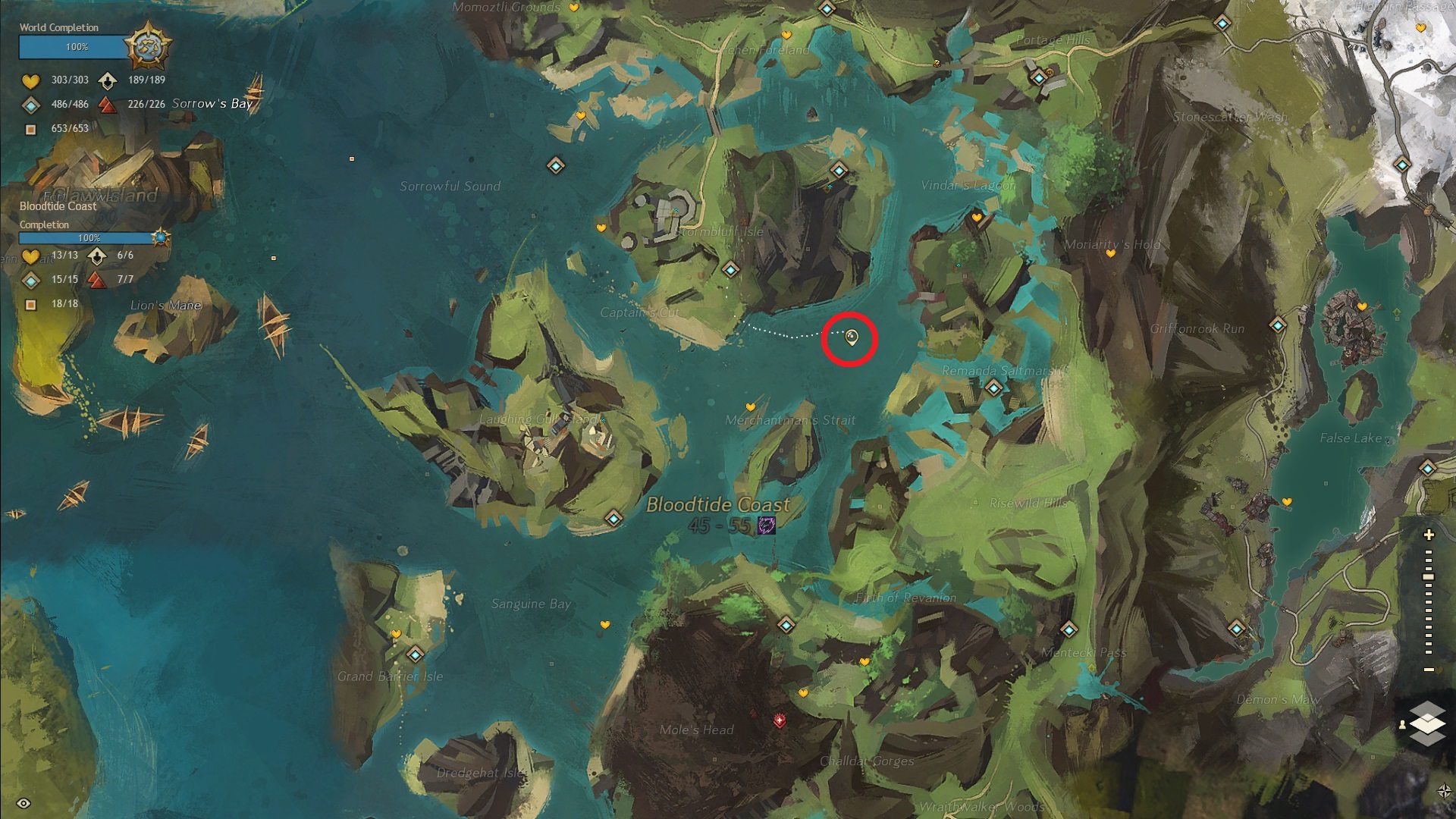Zoom out with the minus button
The height and width of the screenshot is (819, 1456).
pyautogui.click(x=1429, y=670)
